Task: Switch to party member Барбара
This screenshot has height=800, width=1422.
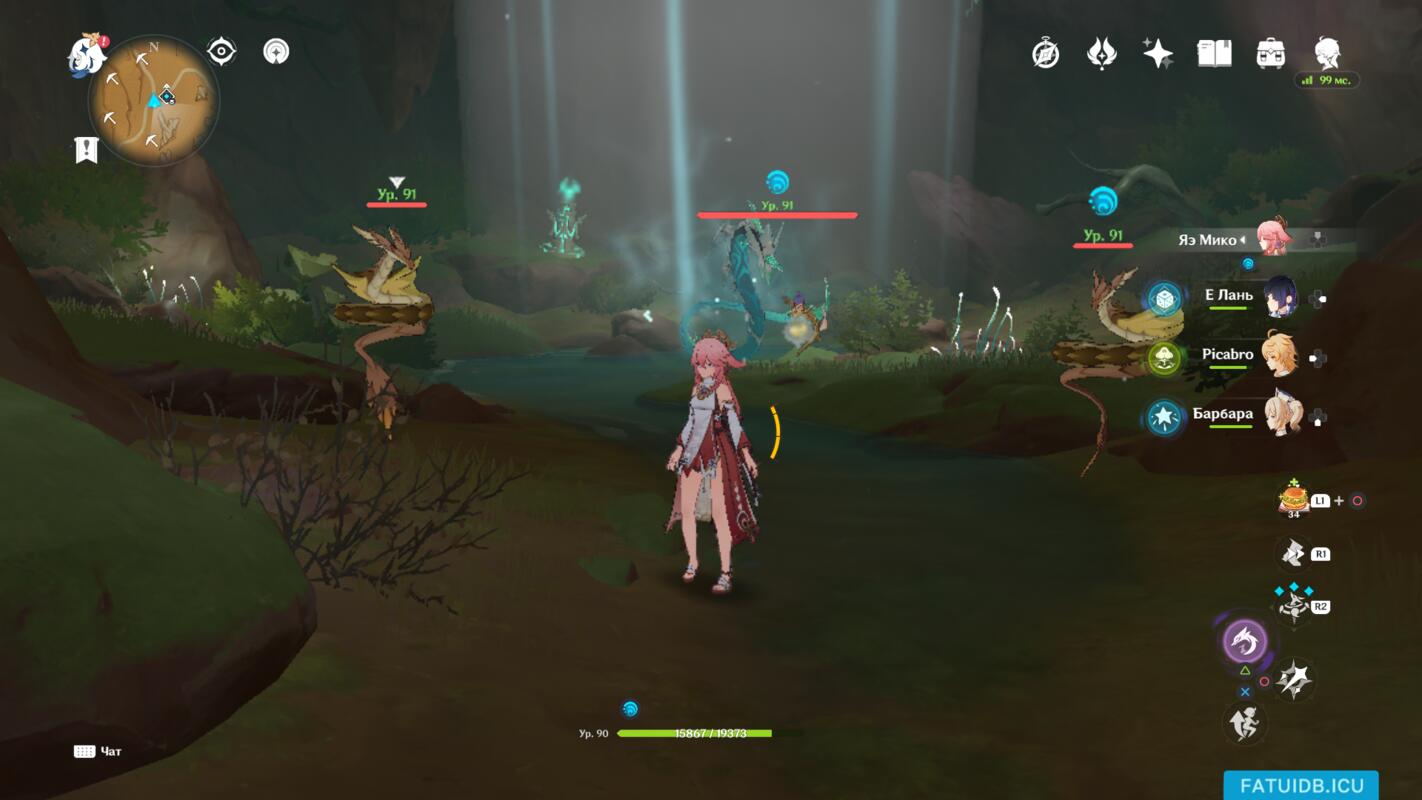Action: [1278, 416]
